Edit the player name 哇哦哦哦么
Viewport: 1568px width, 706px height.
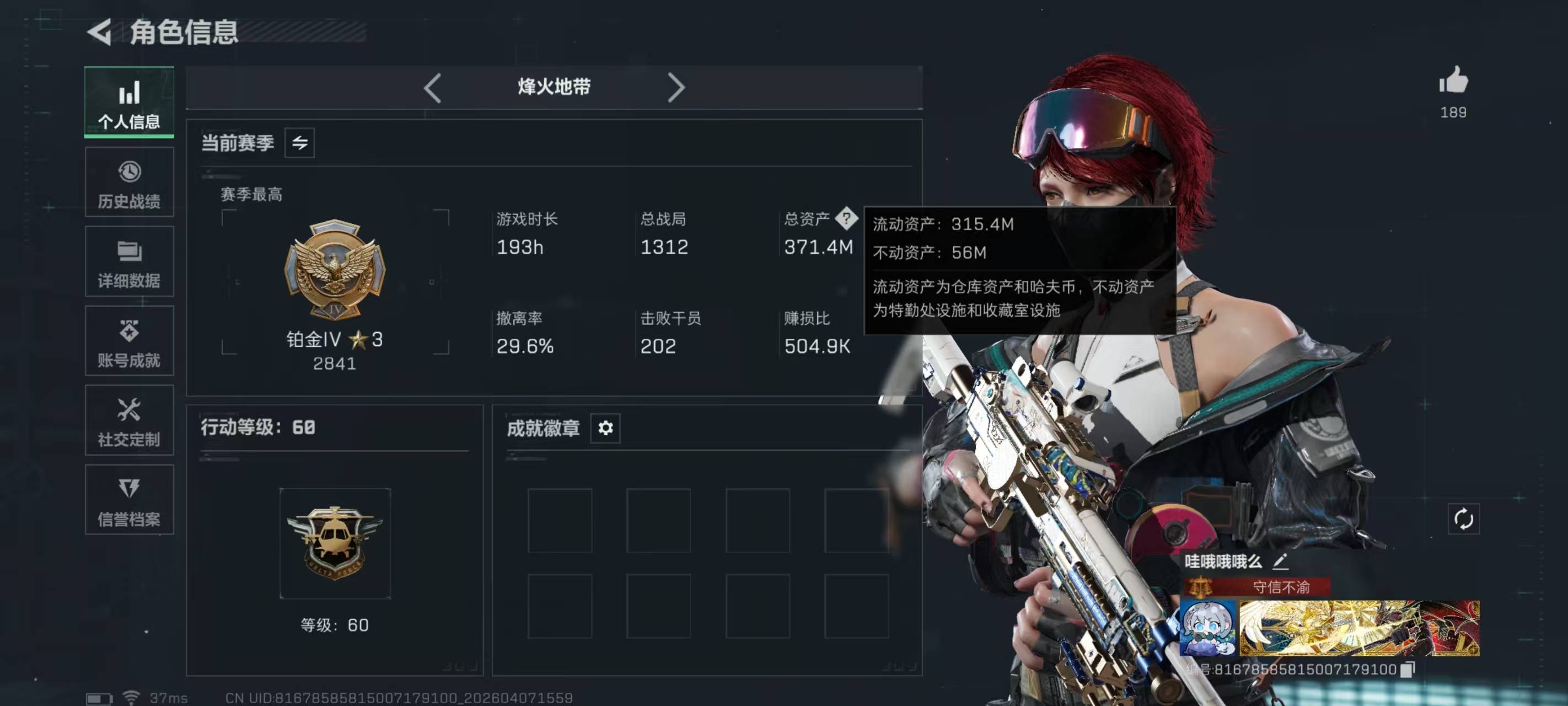pyautogui.click(x=1280, y=561)
